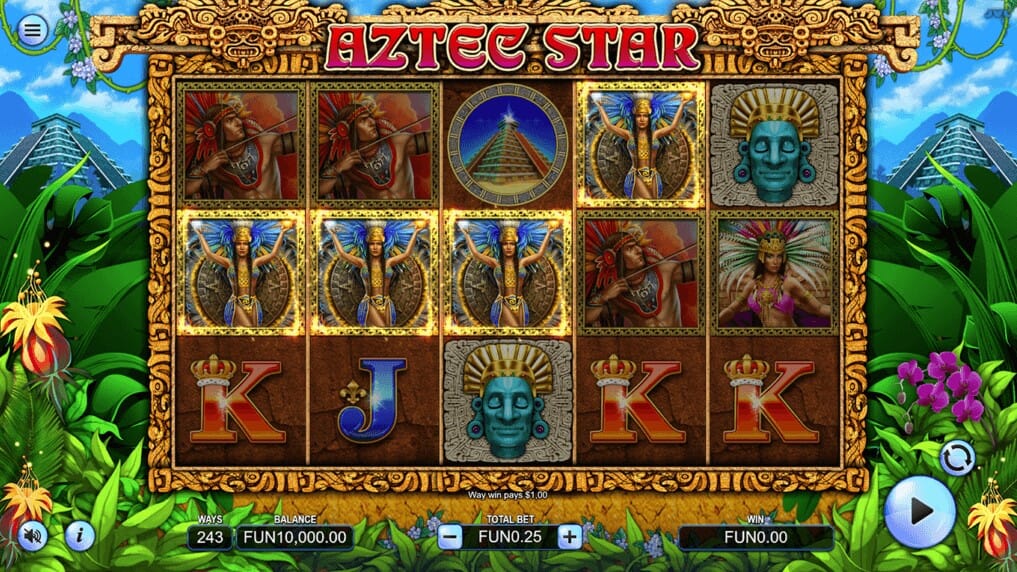Decrease total bet with minus button

[x=450, y=537]
